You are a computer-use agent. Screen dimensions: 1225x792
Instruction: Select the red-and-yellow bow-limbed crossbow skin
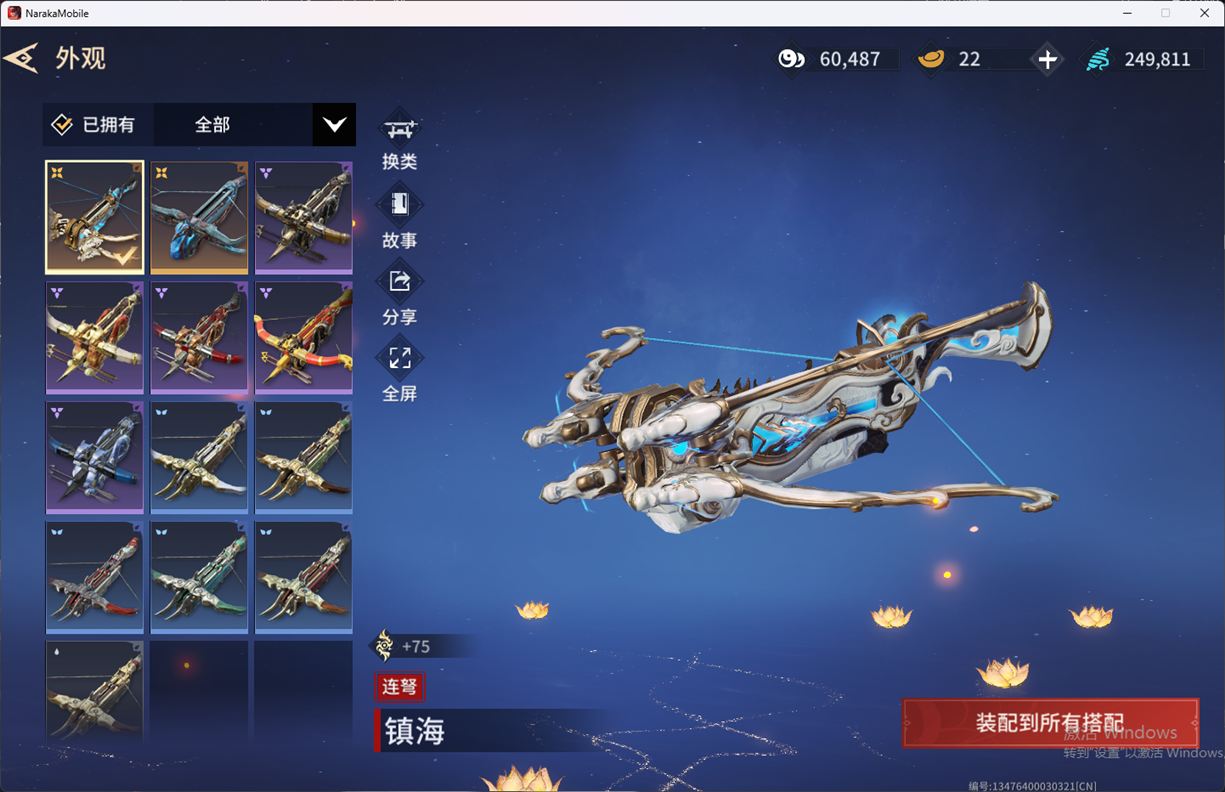pyautogui.click(x=303, y=337)
